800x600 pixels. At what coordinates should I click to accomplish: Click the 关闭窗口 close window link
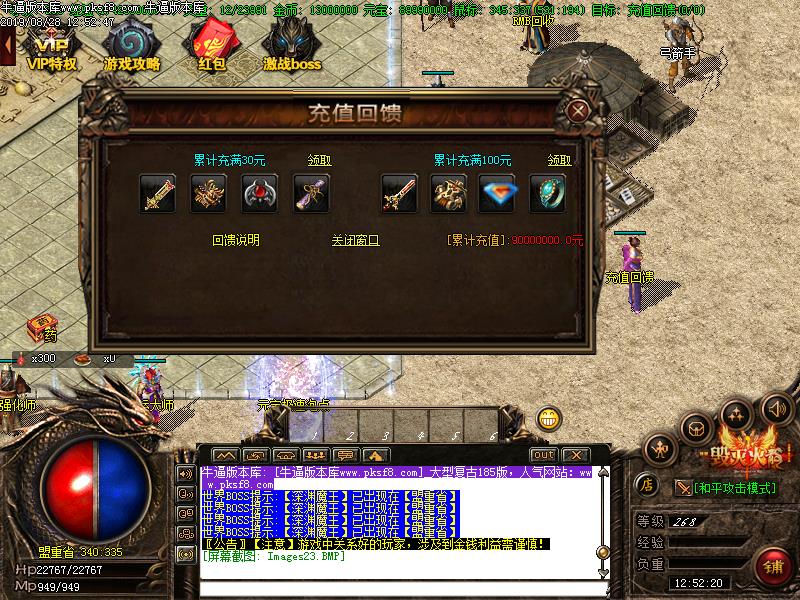click(x=356, y=240)
